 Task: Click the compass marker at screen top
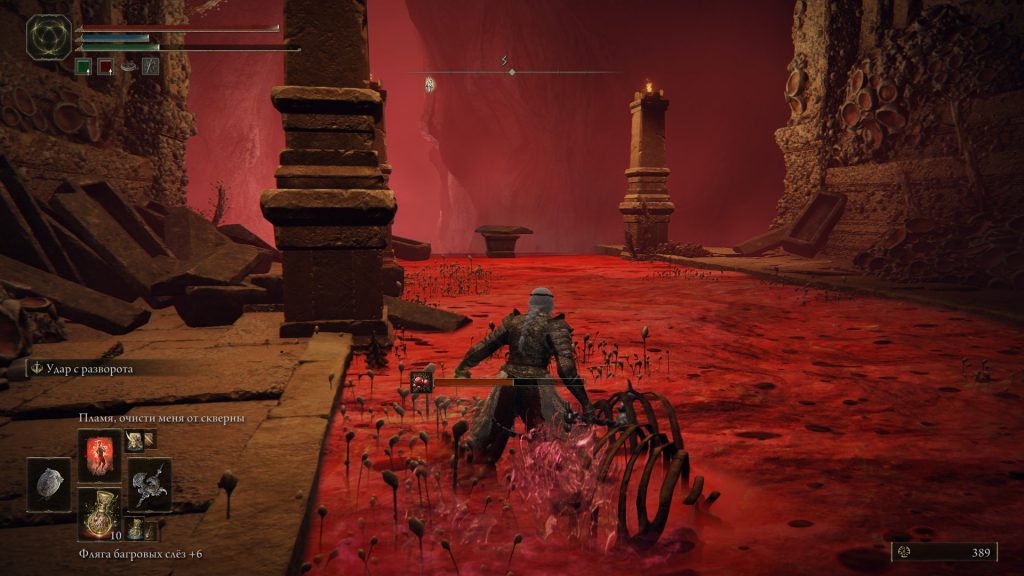pos(511,71)
